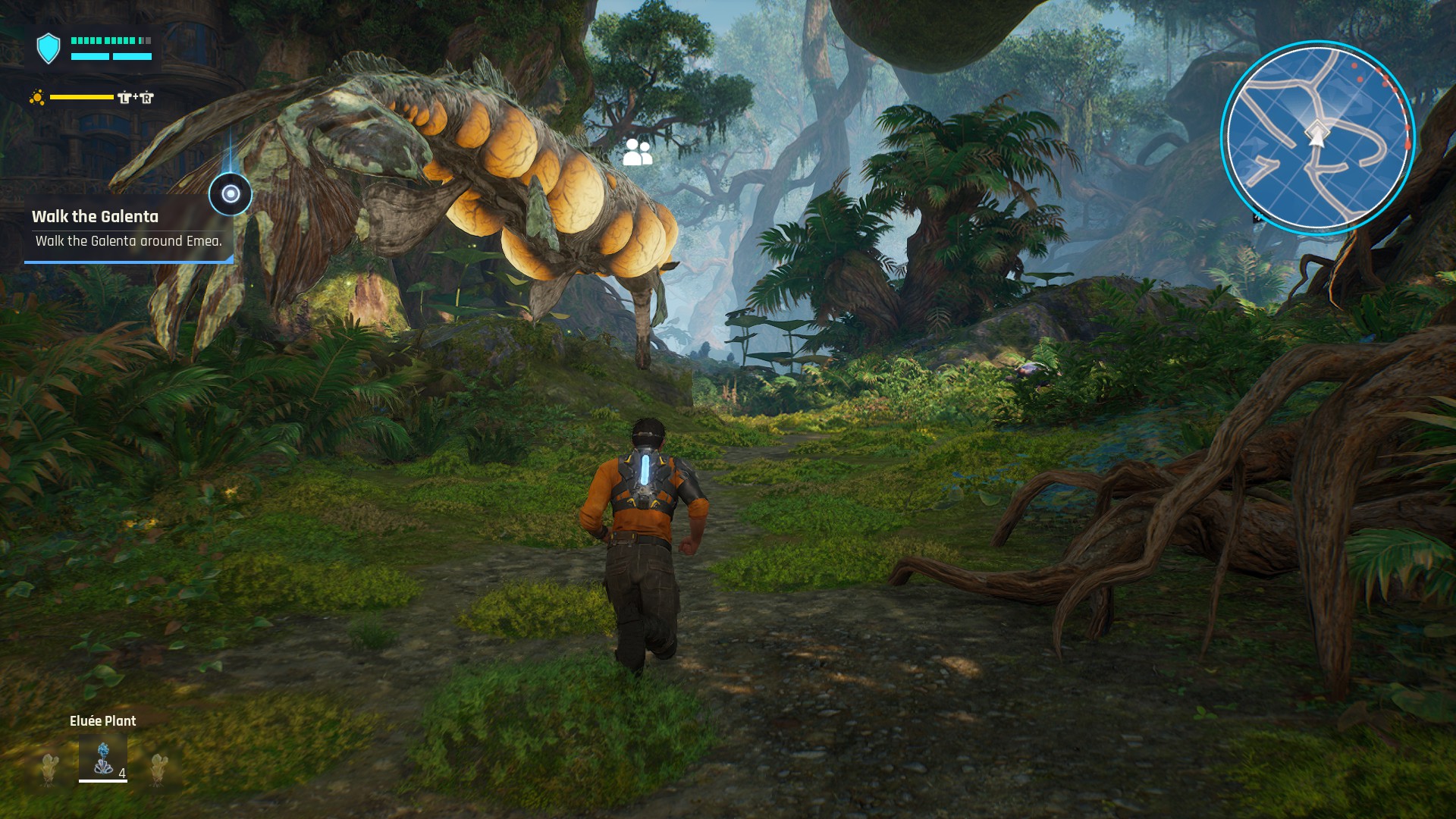Open the Walk the Galenta quest tracker
This screenshot has width=1456, height=819.
tap(127, 228)
